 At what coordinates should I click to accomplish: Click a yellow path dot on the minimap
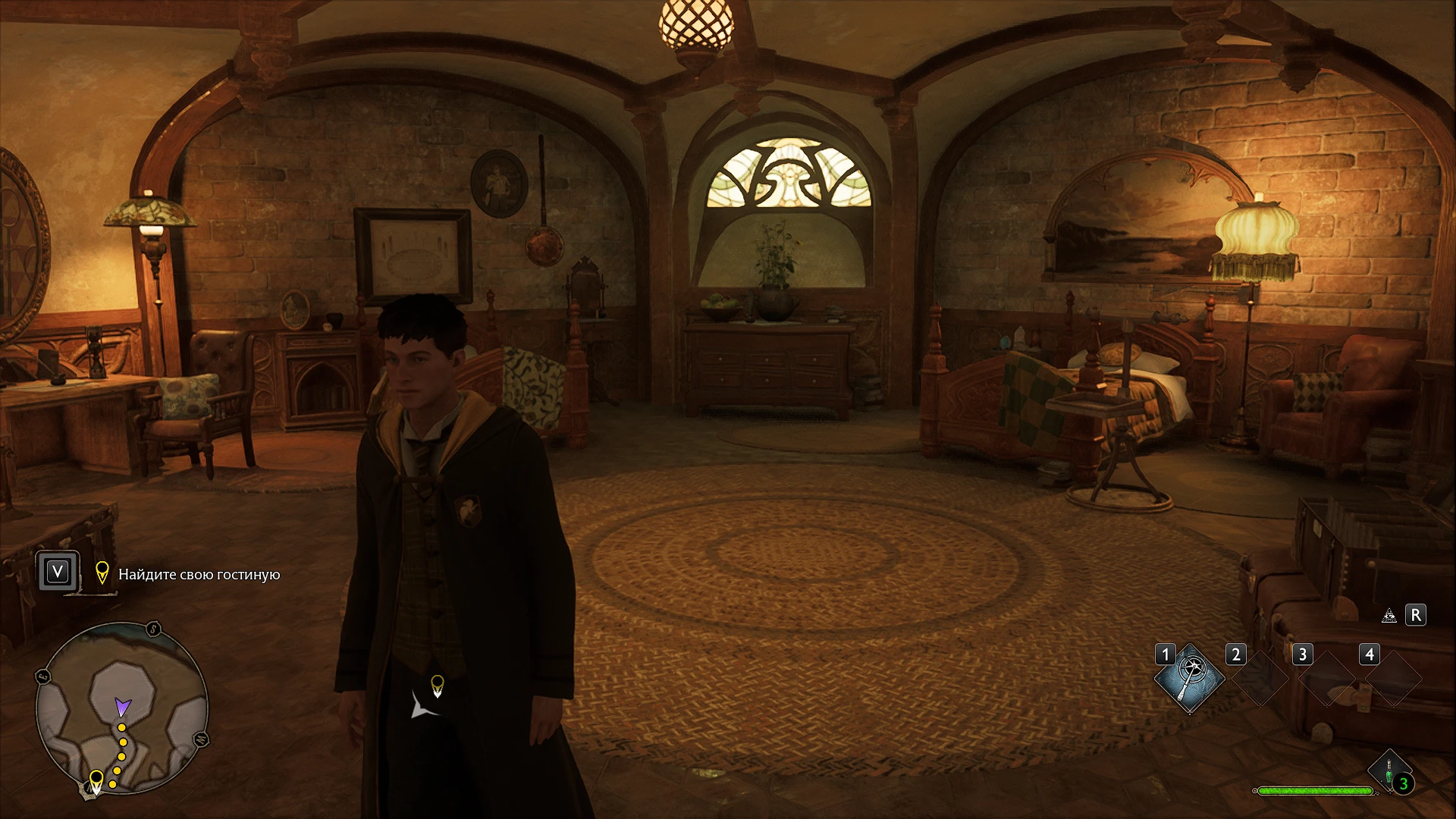tap(122, 742)
